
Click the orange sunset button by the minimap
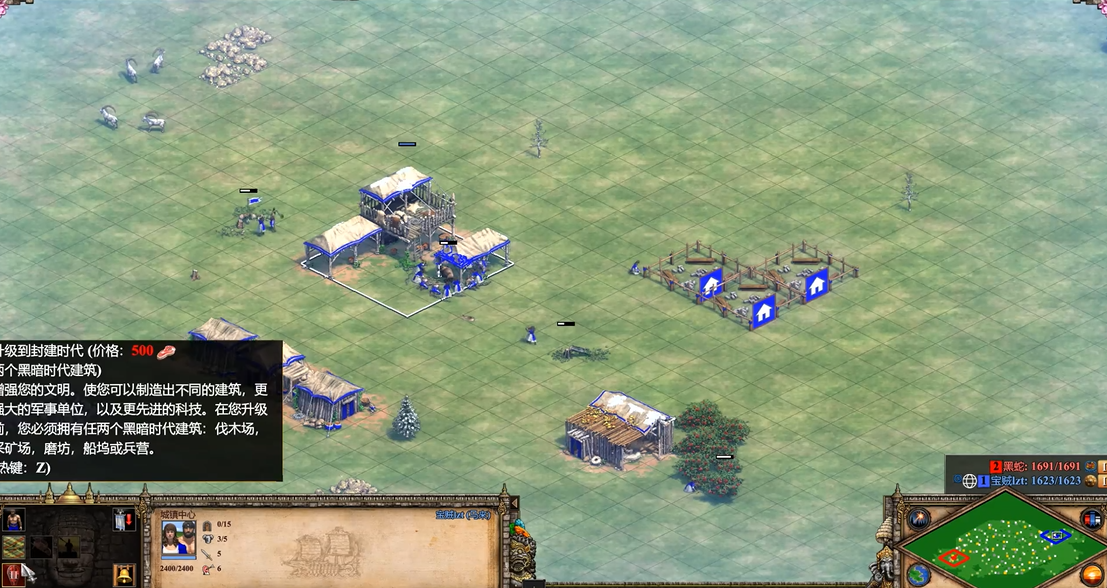1093,575
